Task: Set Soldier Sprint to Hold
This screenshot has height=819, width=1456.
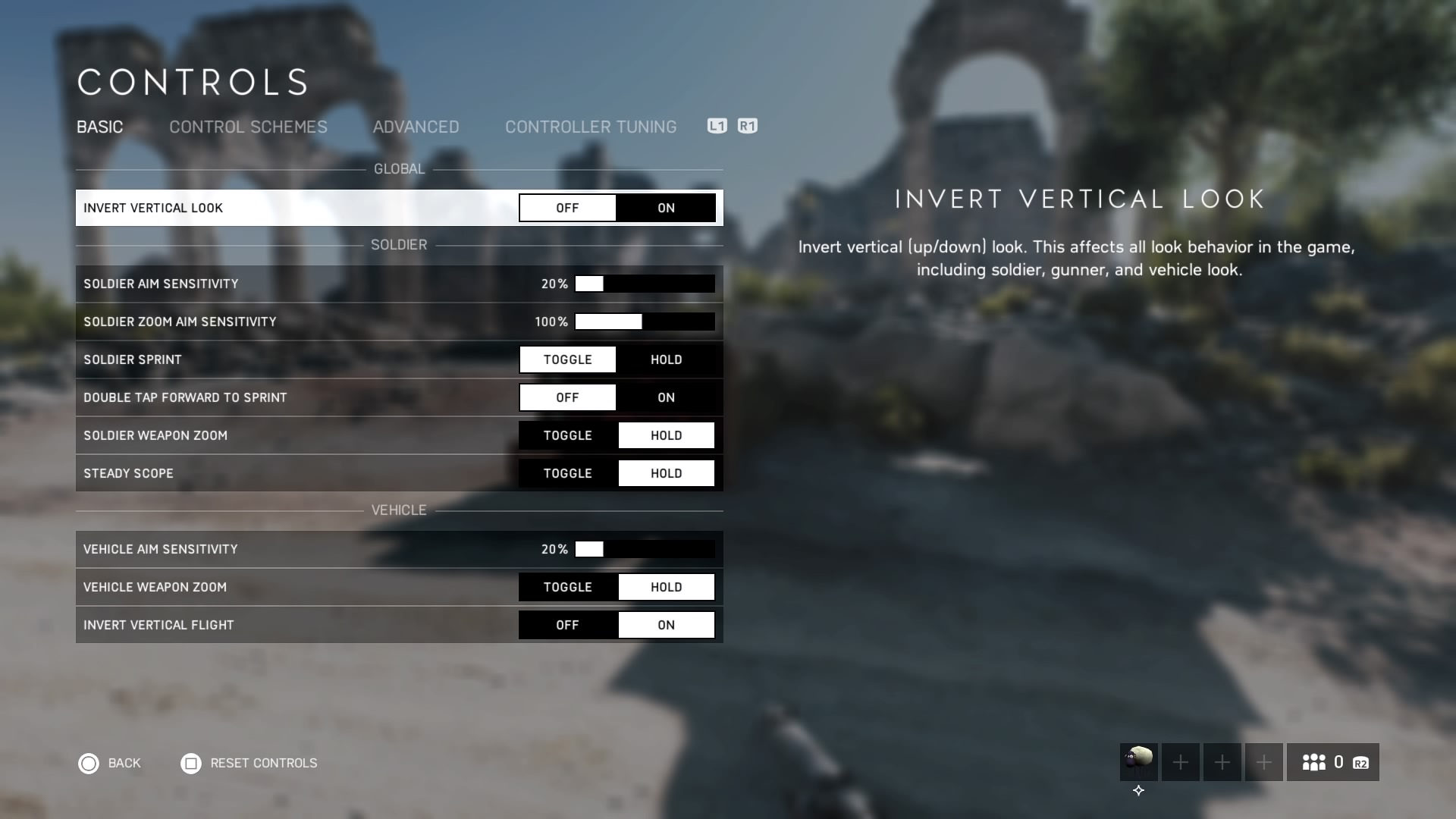Action: pos(666,359)
